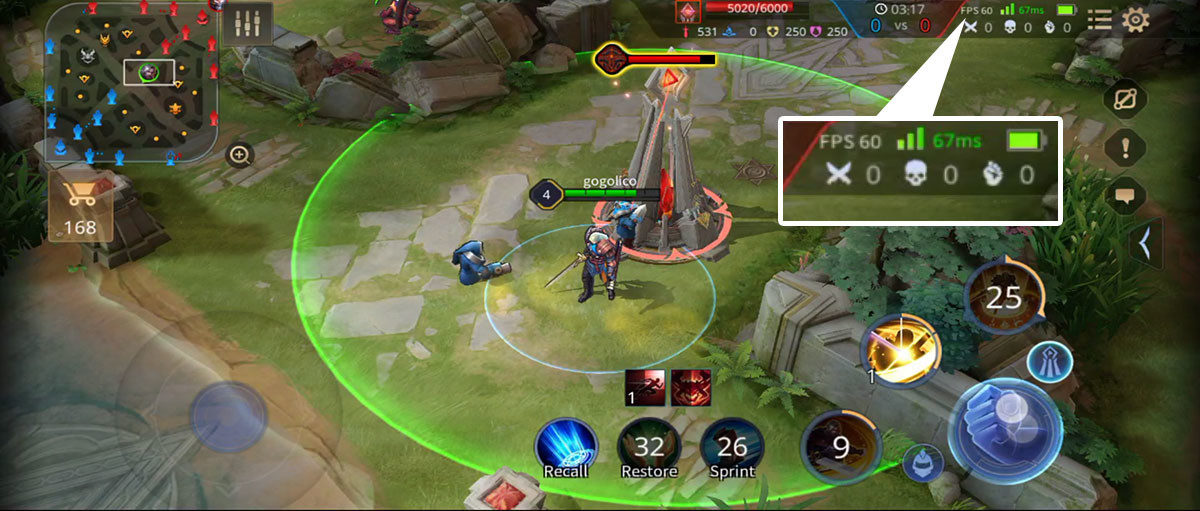Viewport: 1200px width, 511px height.
Task: Send an exclamation alert signal
Action: coord(1127,149)
